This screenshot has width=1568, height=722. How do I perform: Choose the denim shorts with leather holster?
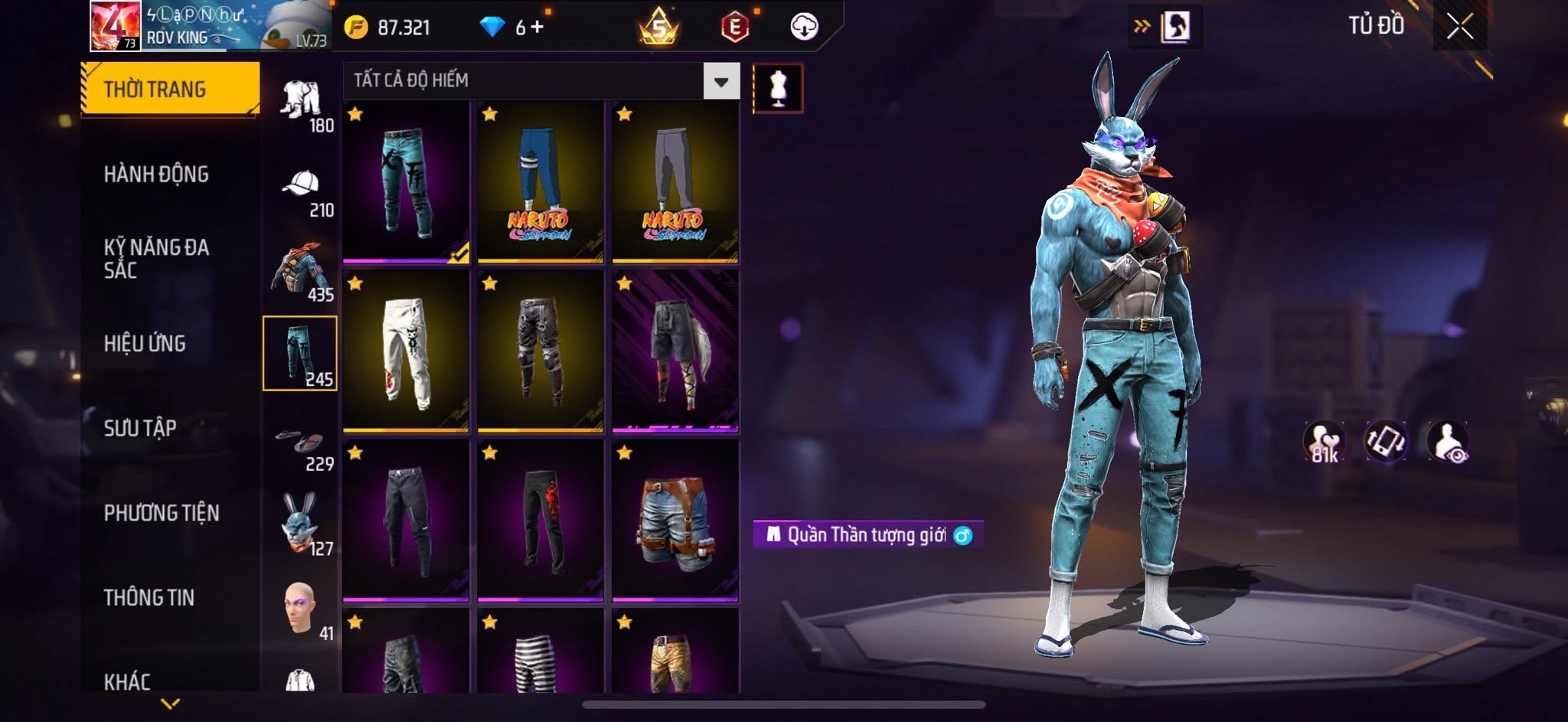675,521
